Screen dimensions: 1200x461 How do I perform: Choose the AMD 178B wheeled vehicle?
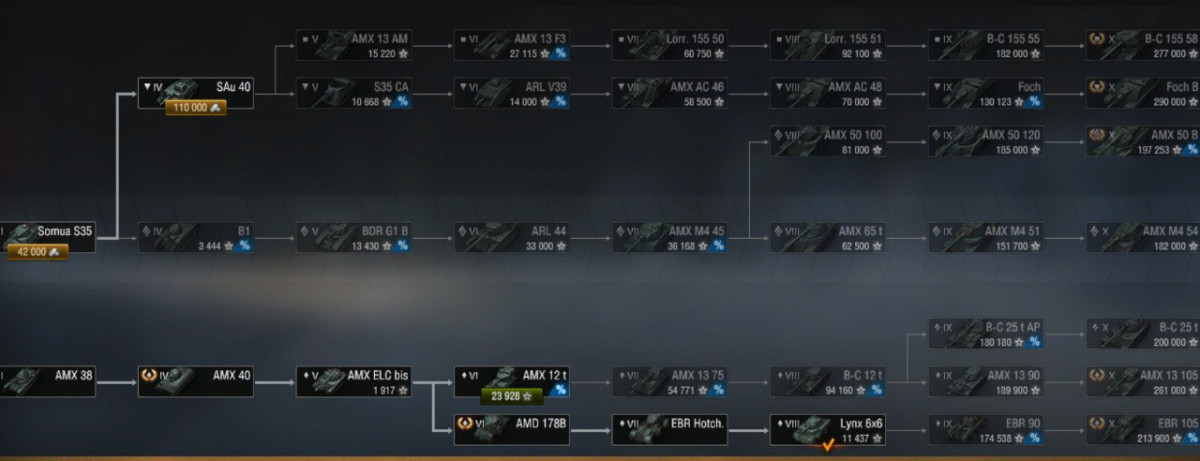pos(511,430)
